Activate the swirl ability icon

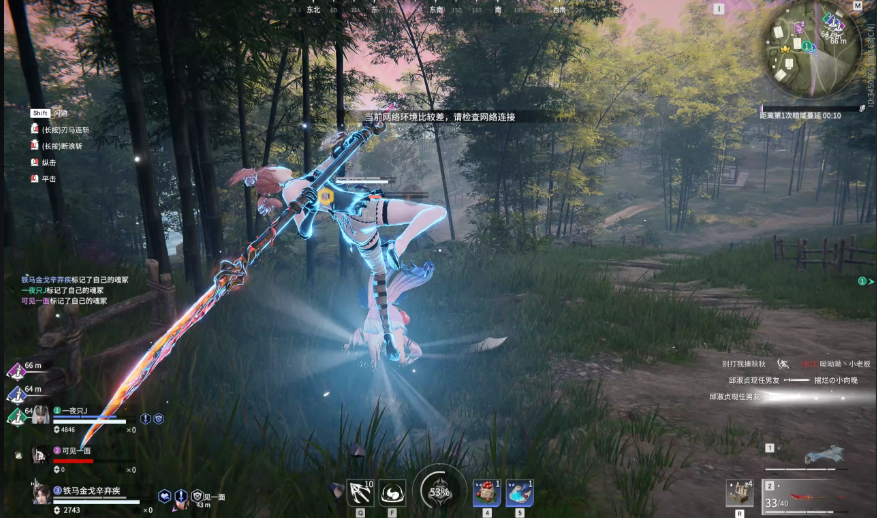[x=393, y=492]
